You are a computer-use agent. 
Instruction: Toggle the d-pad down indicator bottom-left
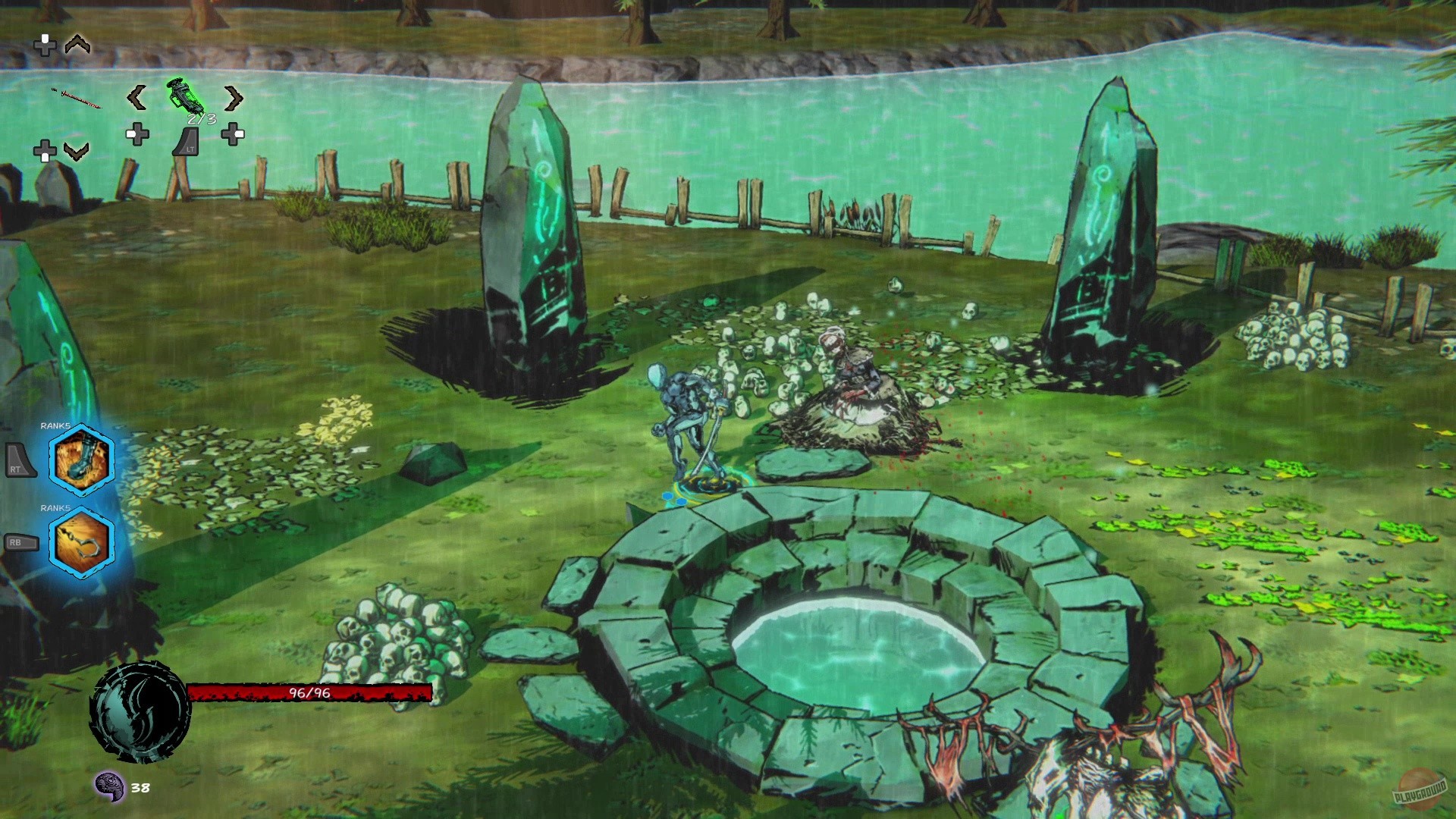point(45,149)
